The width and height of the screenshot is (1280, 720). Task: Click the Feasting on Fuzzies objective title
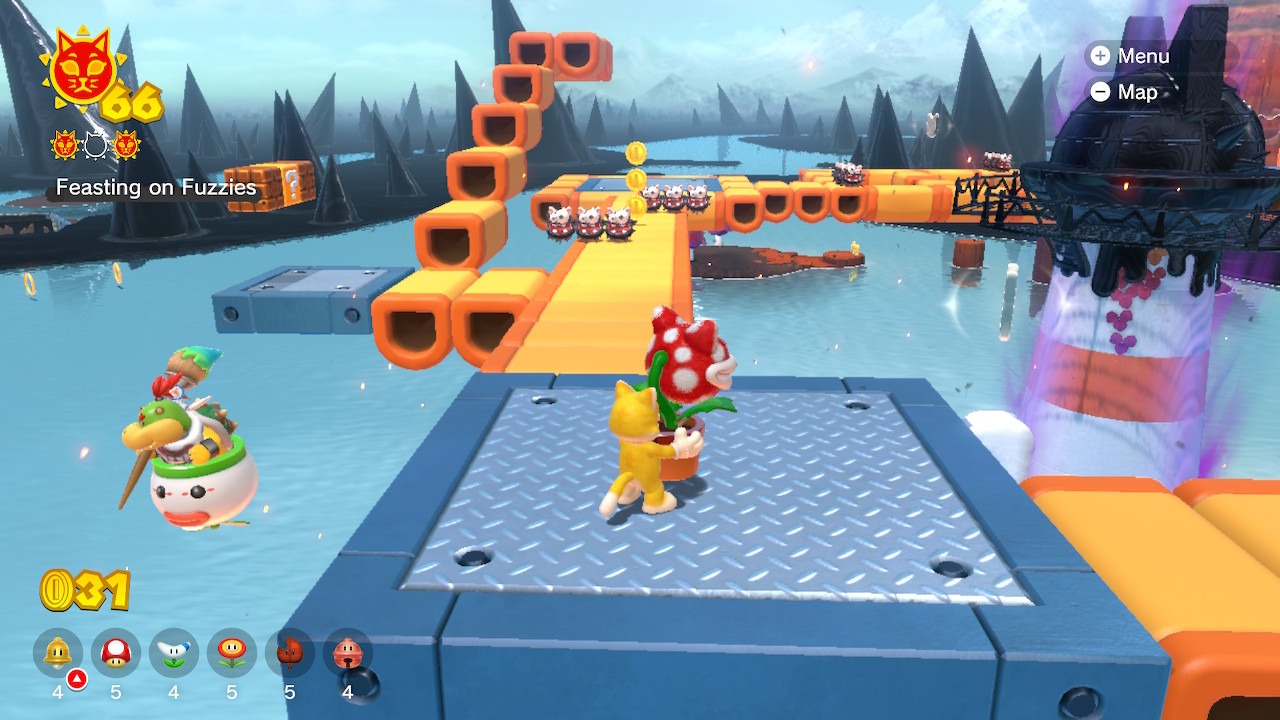[156, 187]
